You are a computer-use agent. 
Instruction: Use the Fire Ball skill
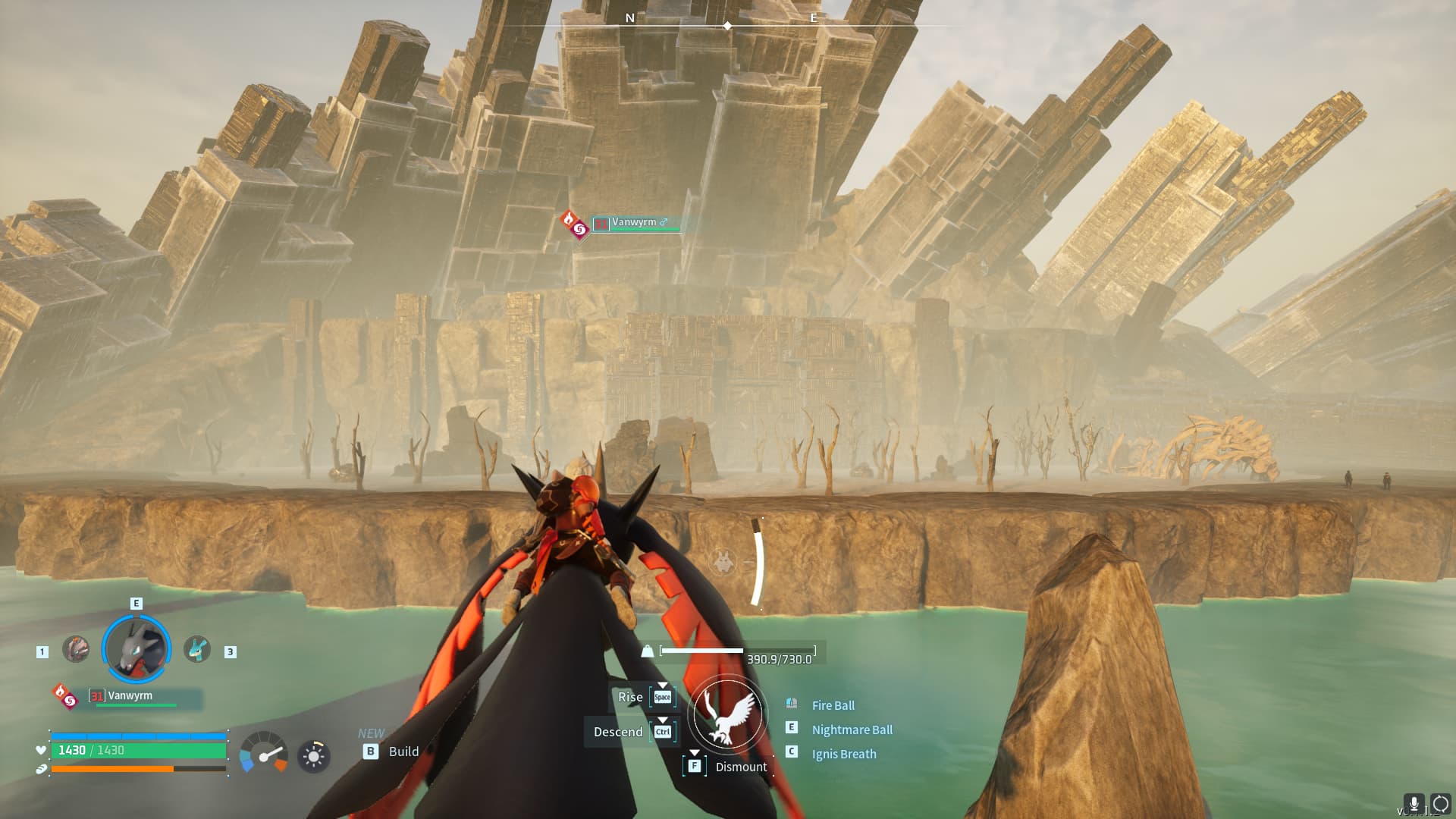pos(833,705)
